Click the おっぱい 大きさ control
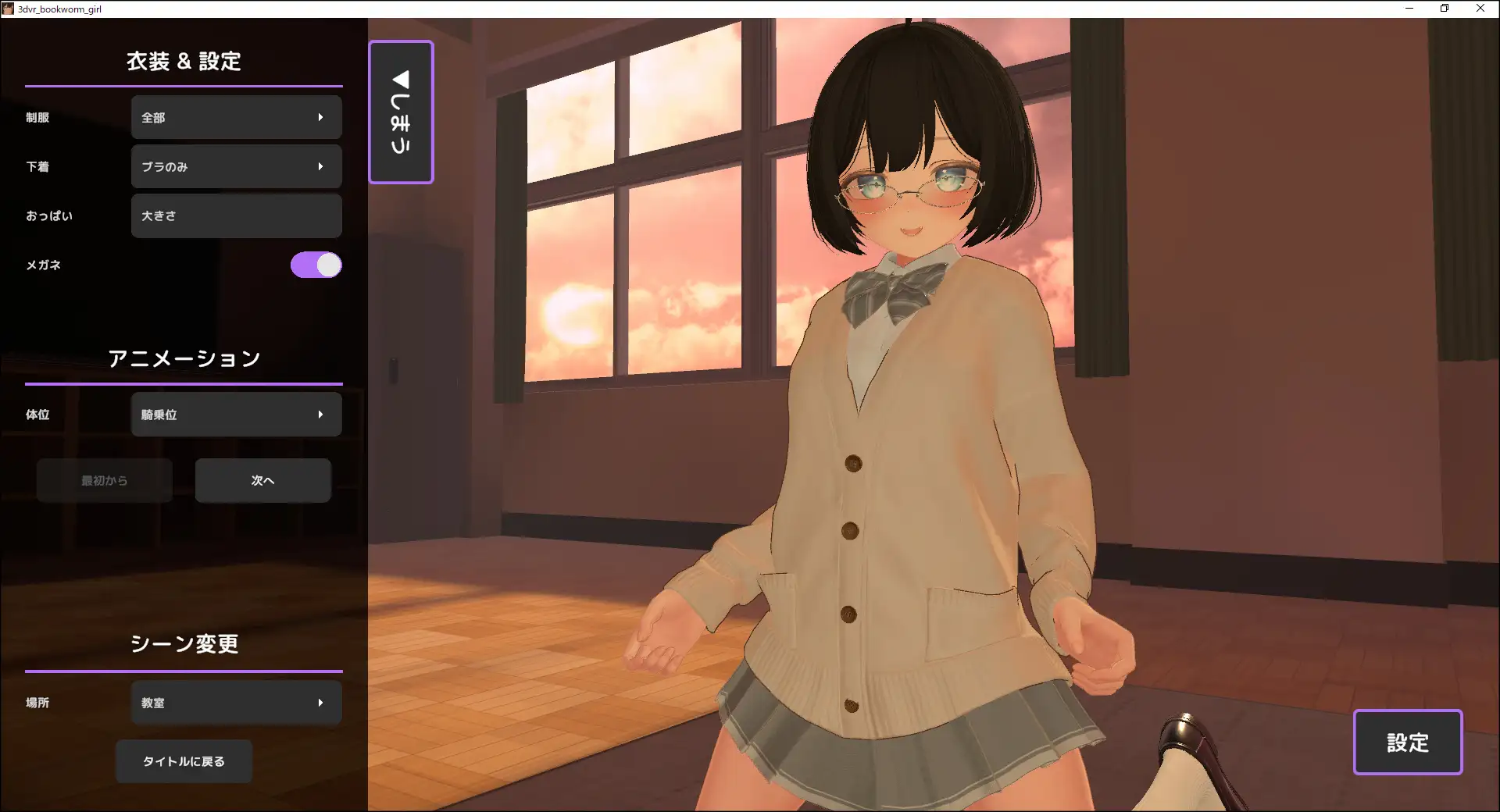This screenshot has width=1500, height=812. point(236,215)
